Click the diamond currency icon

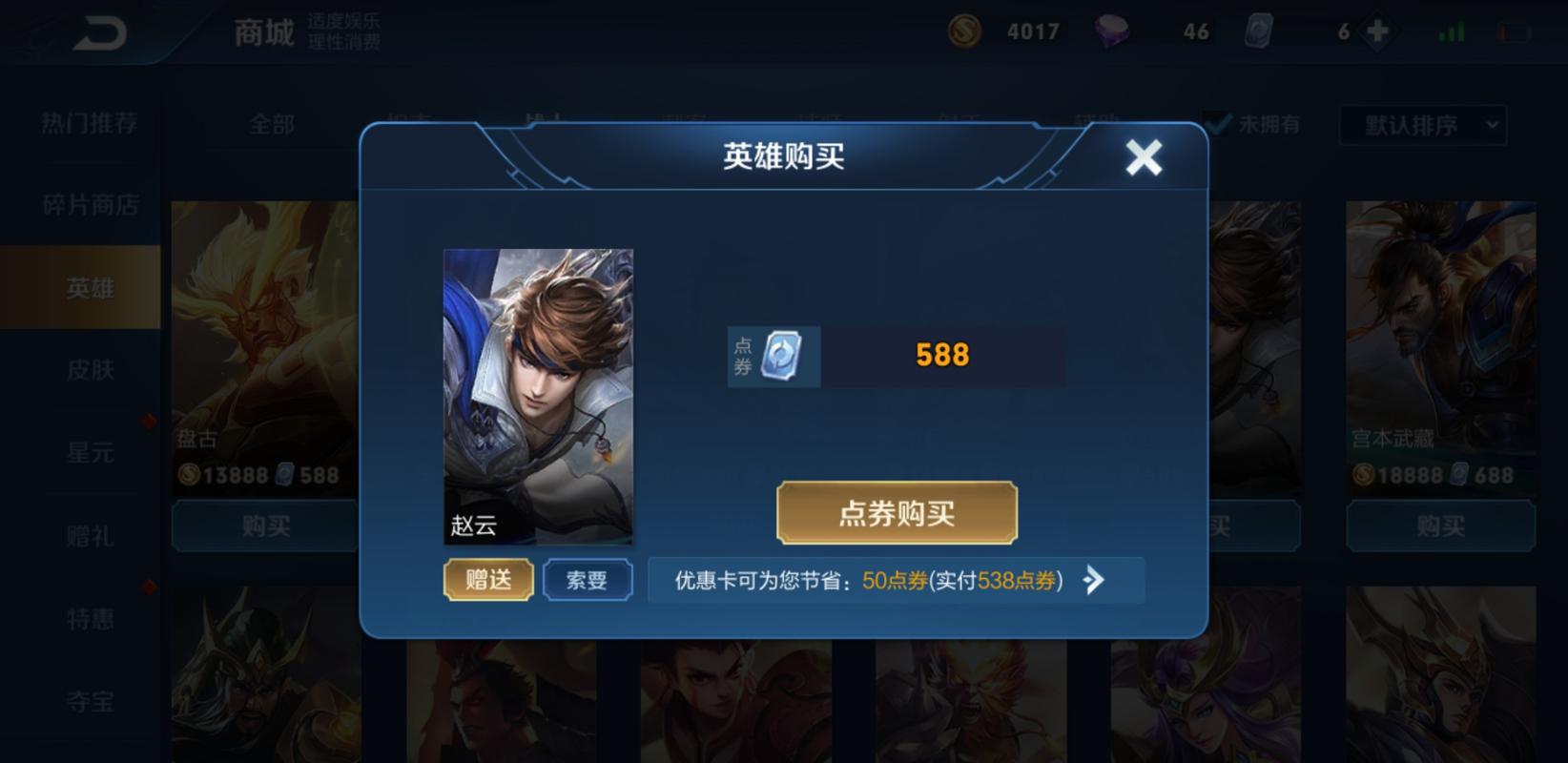(x=1114, y=31)
